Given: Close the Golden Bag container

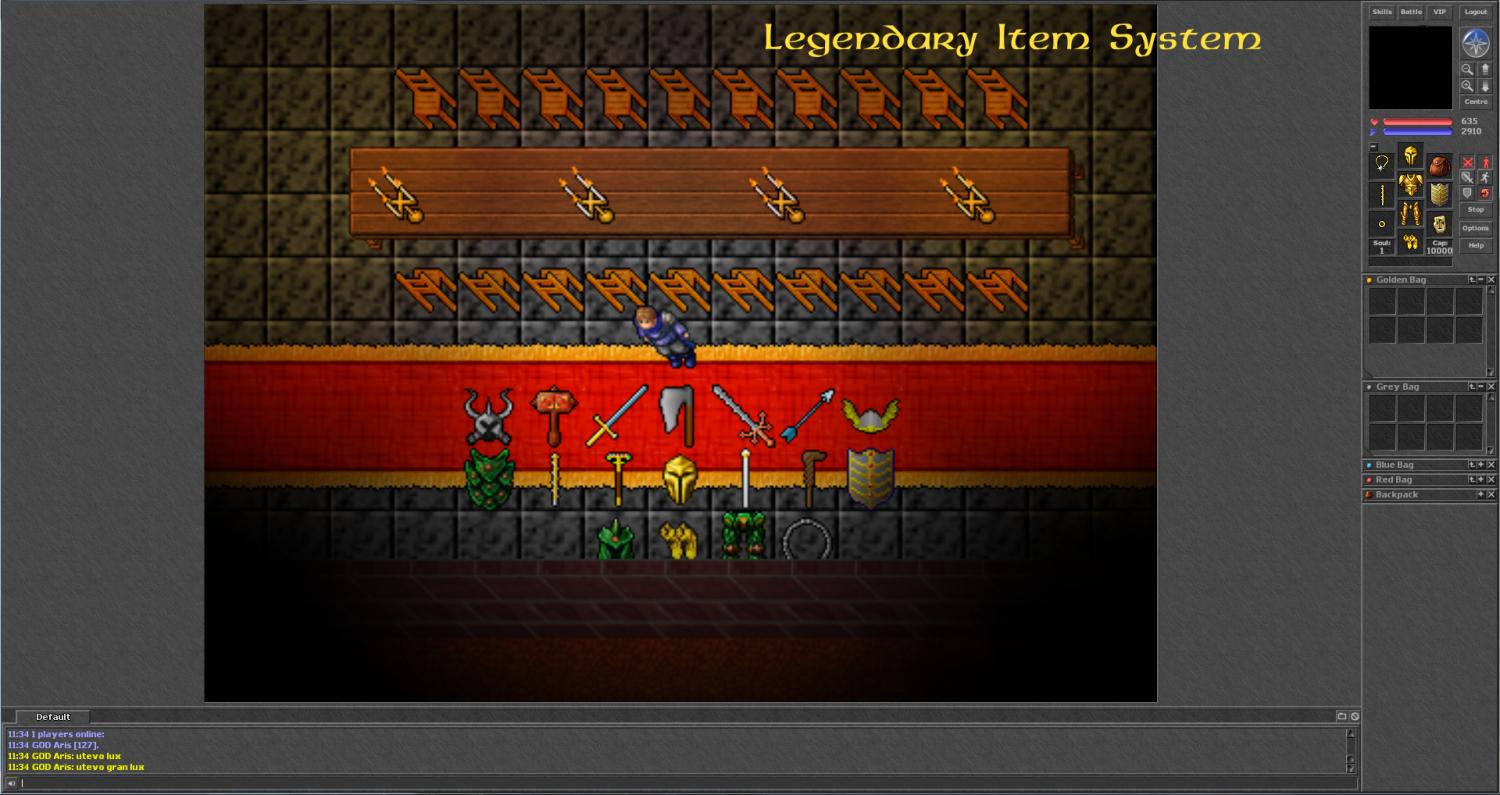Looking at the screenshot, I should (x=1491, y=280).
